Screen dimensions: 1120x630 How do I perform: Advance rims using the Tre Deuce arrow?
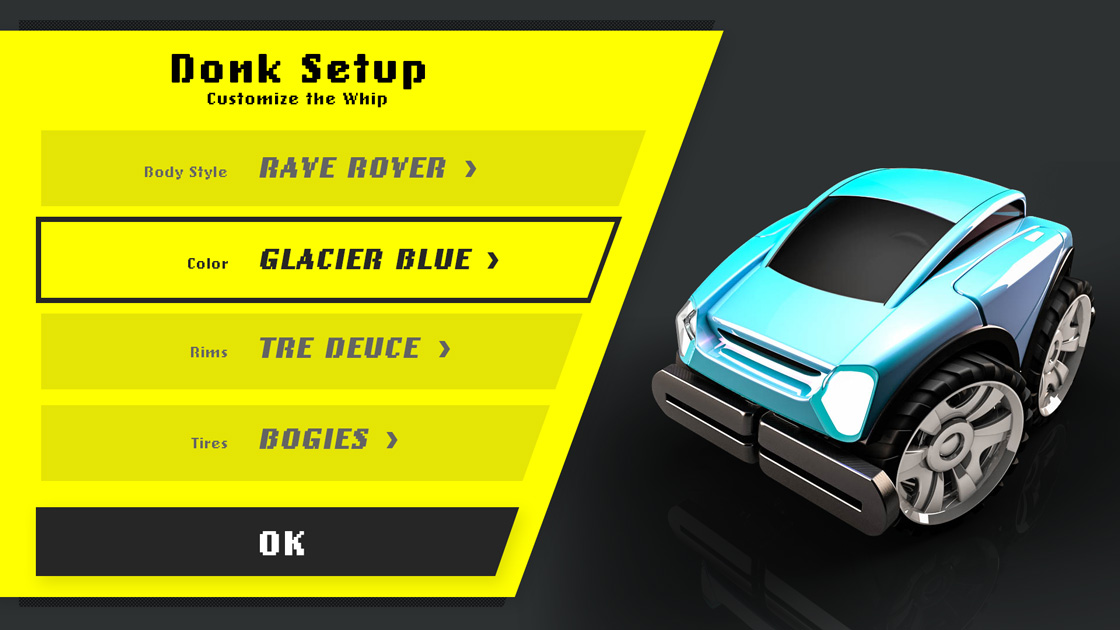pyautogui.click(x=445, y=349)
